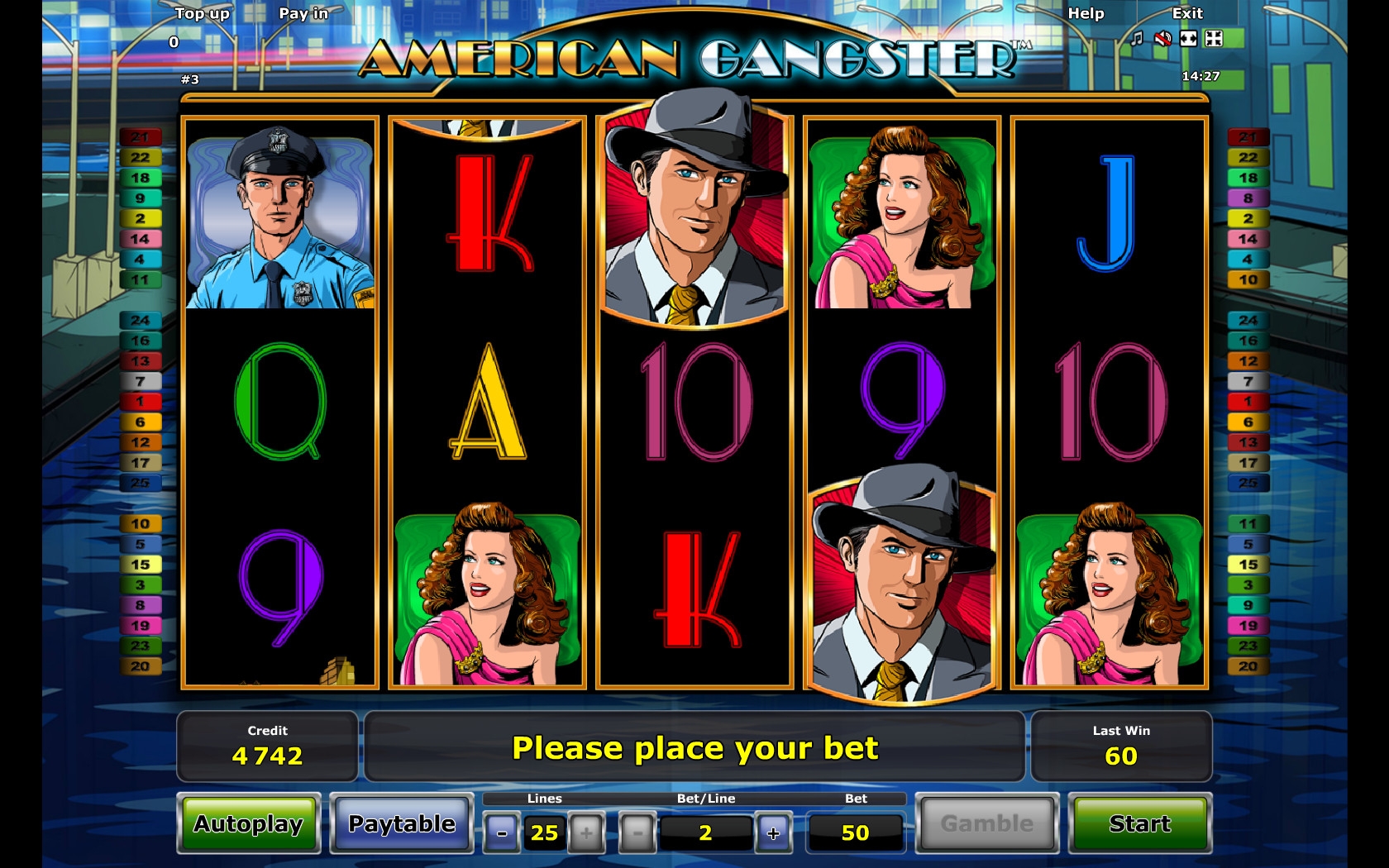Select the Pay in option

(x=303, y=13)
